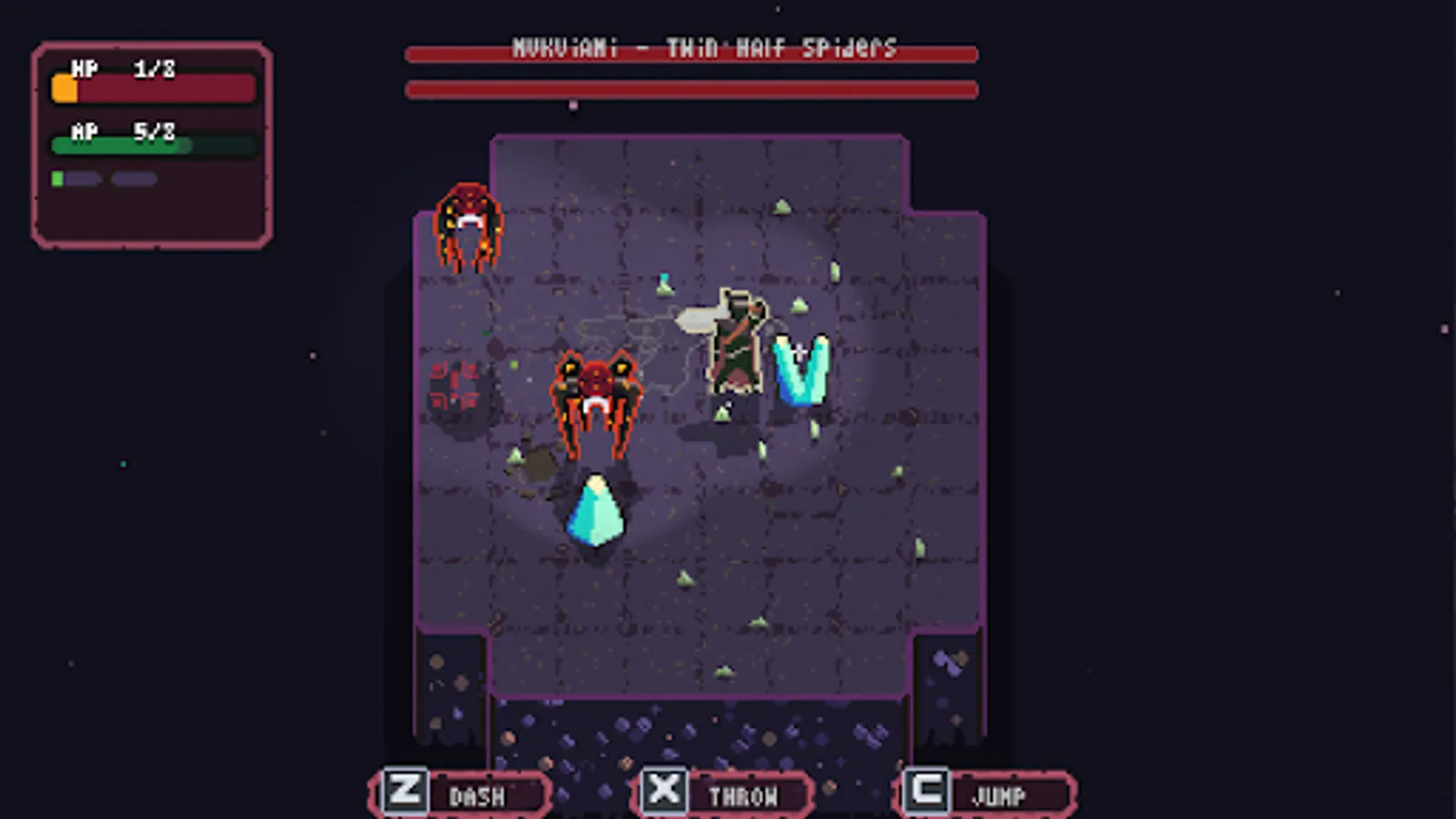Image resolution: width=1456 pixels, height=819 pixels.
Task: Click the blue crystal gem on the floor
Action: coord(596,510)
